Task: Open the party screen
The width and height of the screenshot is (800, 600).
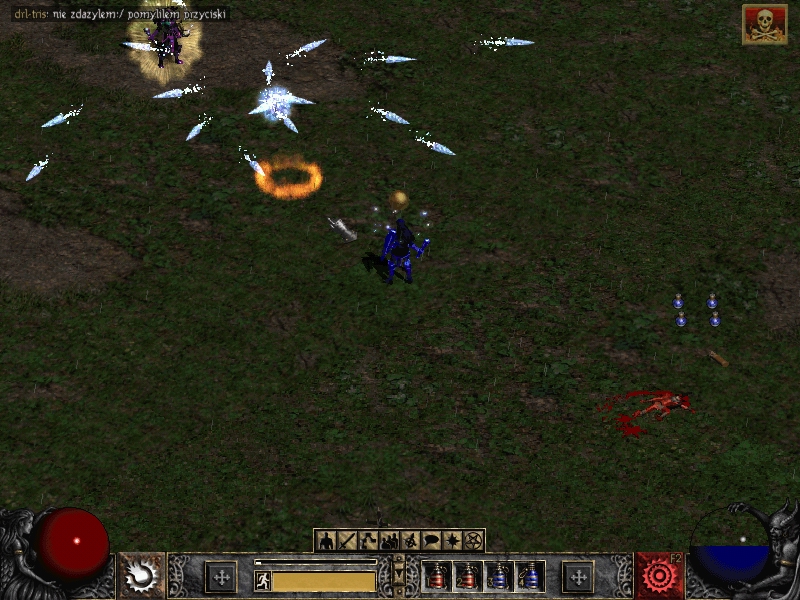Action: point(389,541)
